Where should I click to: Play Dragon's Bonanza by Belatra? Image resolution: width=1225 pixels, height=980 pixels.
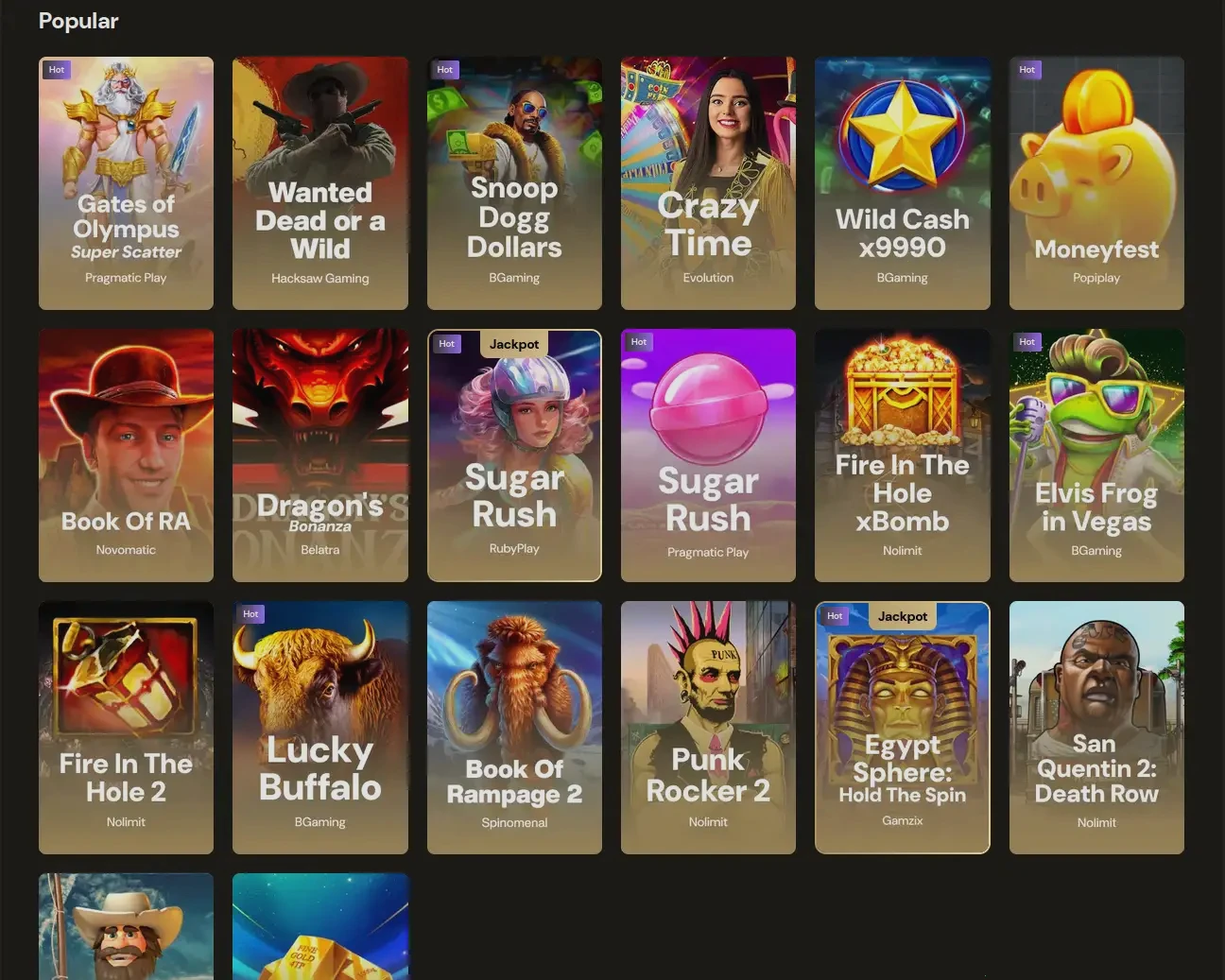319,455
